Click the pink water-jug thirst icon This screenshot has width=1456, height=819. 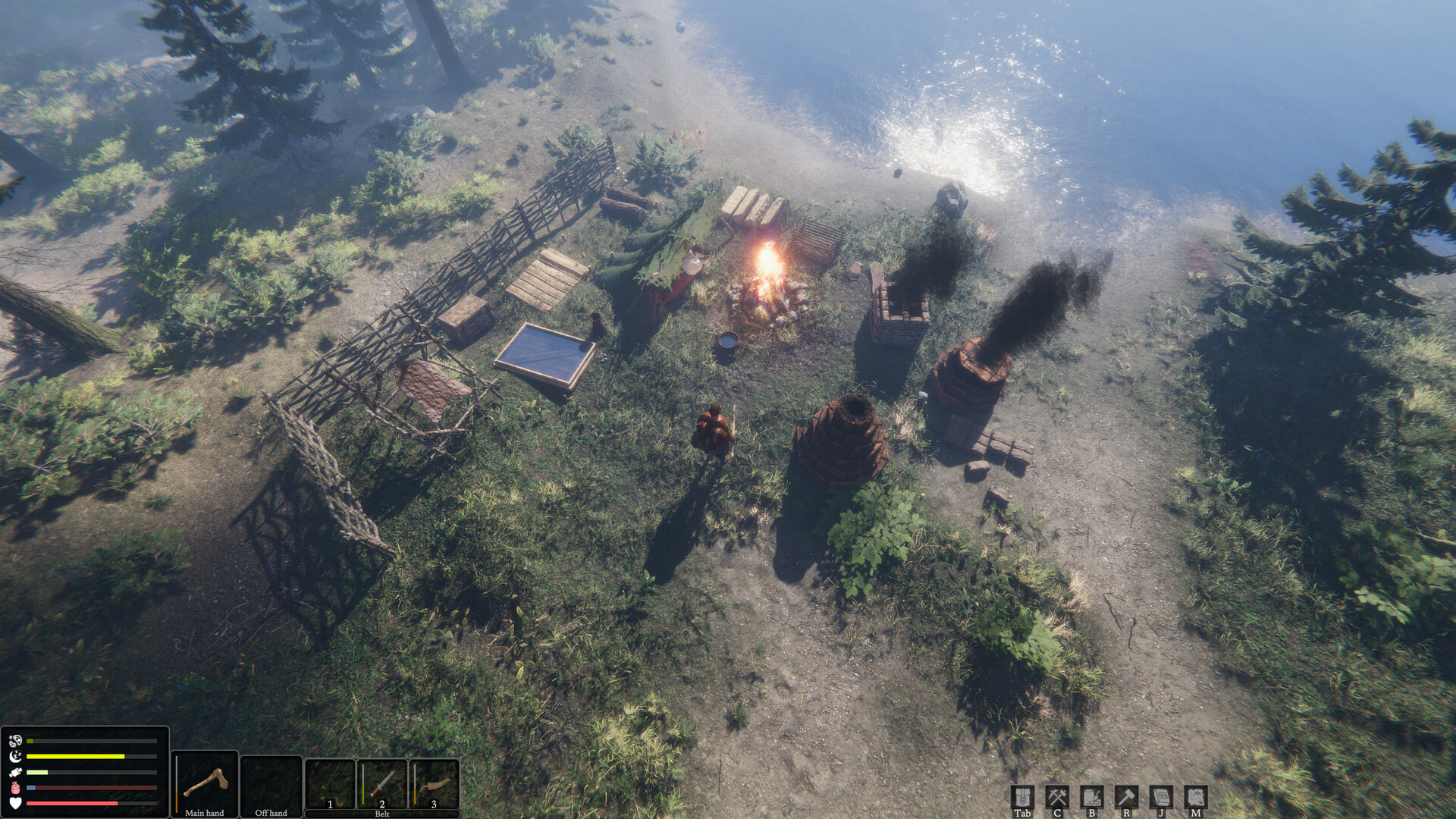tap(15, 787)
